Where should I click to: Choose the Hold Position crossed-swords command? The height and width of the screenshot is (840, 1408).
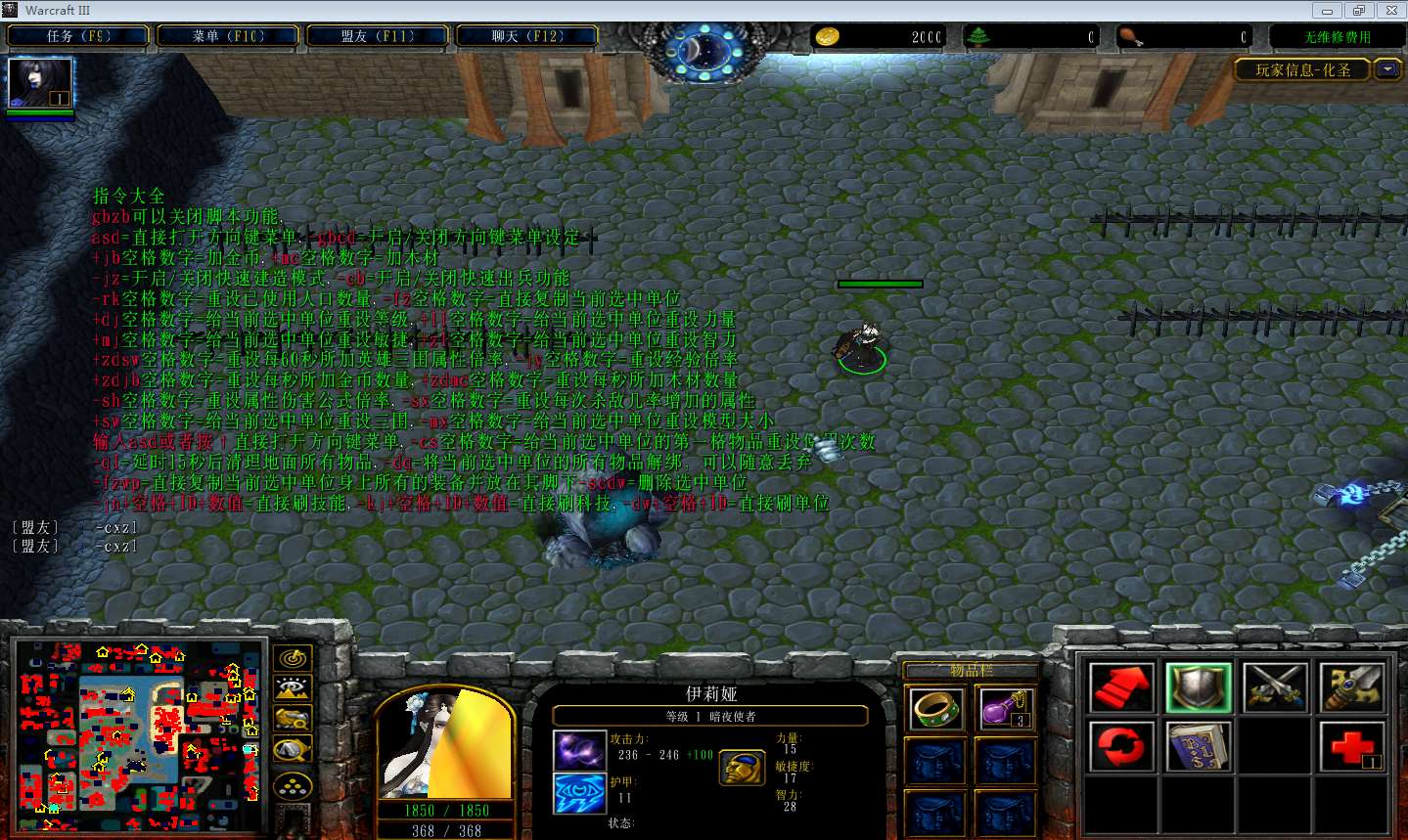pyautogui.click(x=1276, y=686)
